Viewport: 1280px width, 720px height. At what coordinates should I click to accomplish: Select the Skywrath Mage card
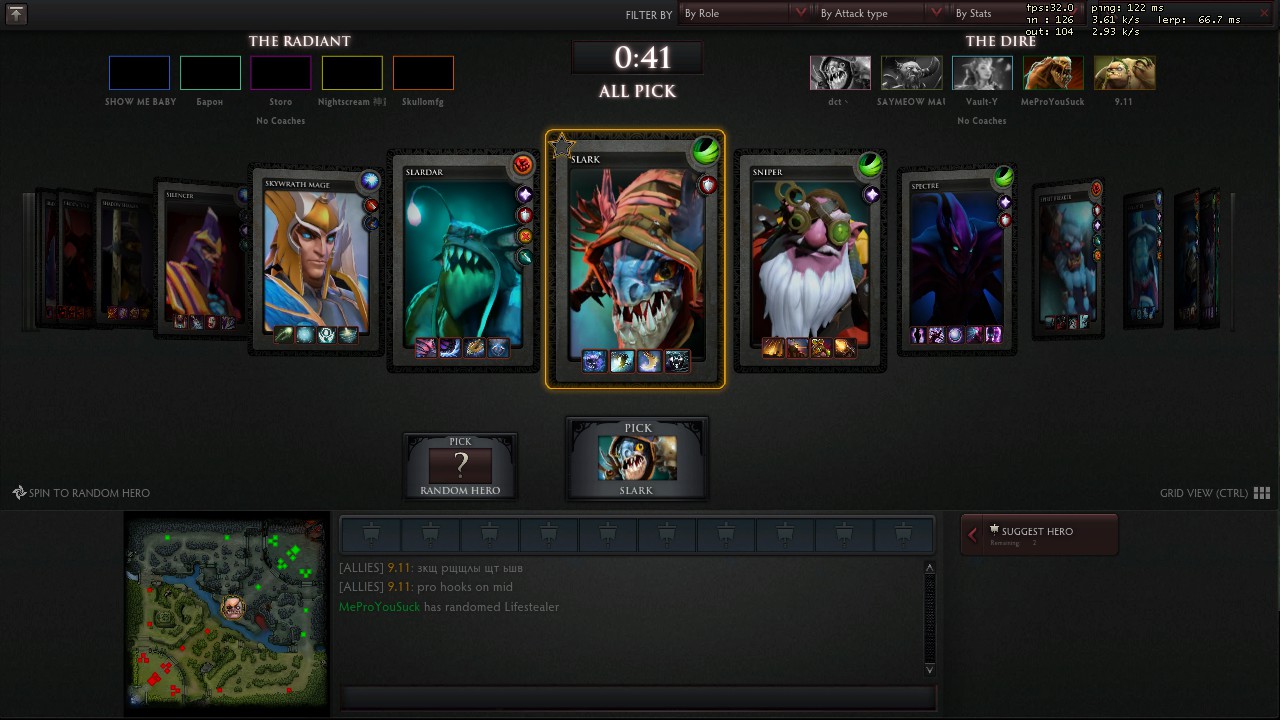[316, 260]
